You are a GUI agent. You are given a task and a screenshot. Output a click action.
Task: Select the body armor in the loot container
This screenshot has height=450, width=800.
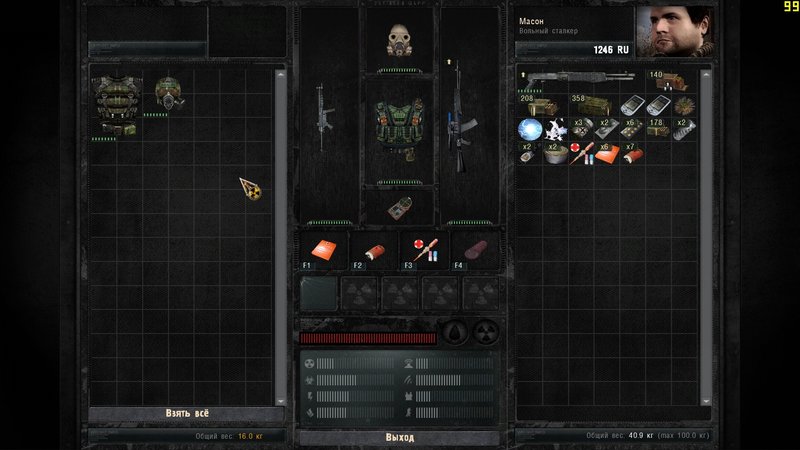pyautogui.click(x=116, y=103)
